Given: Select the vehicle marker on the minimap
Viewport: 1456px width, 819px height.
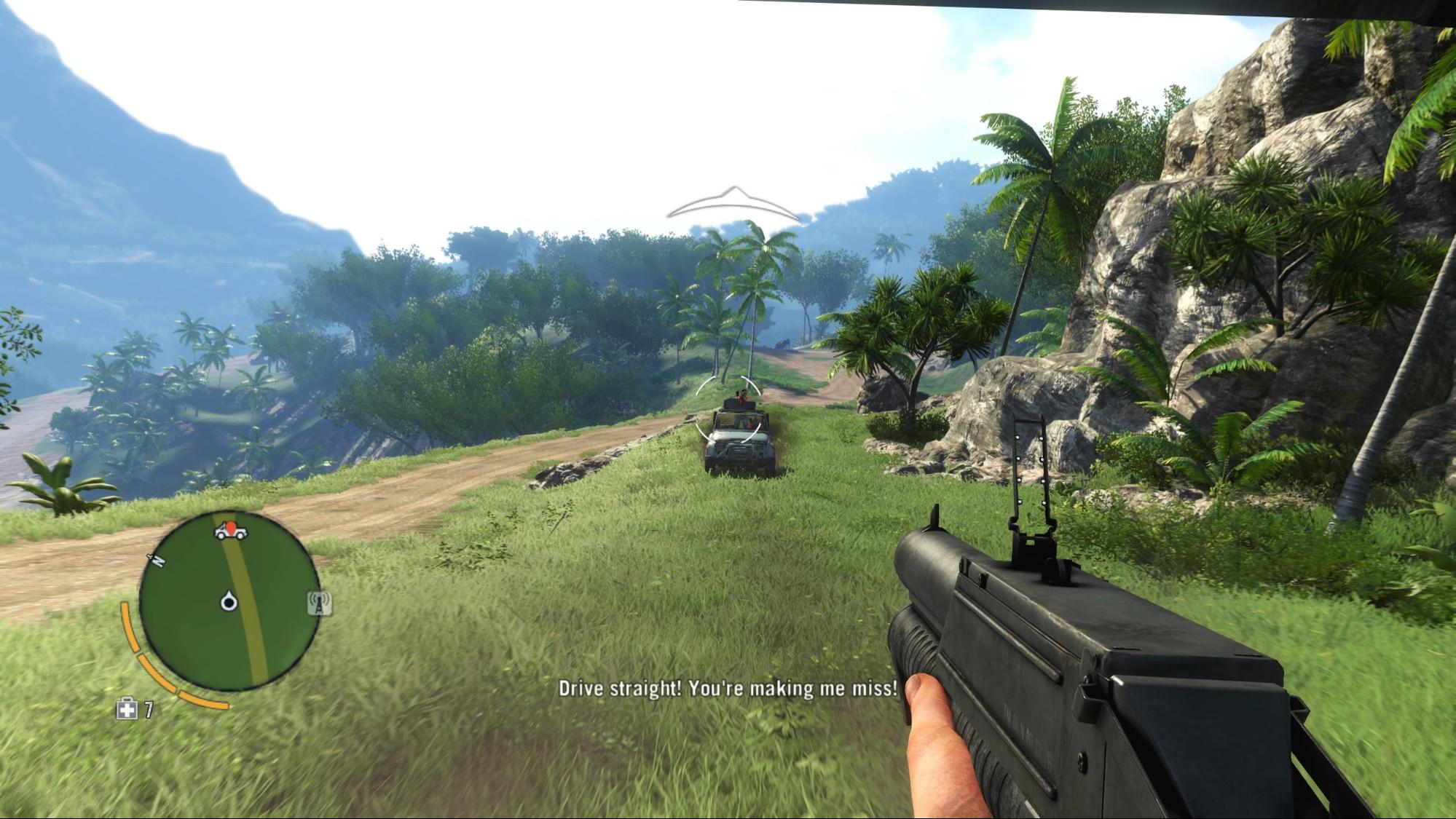Looking at the screenshot, I should coord(230,531).
